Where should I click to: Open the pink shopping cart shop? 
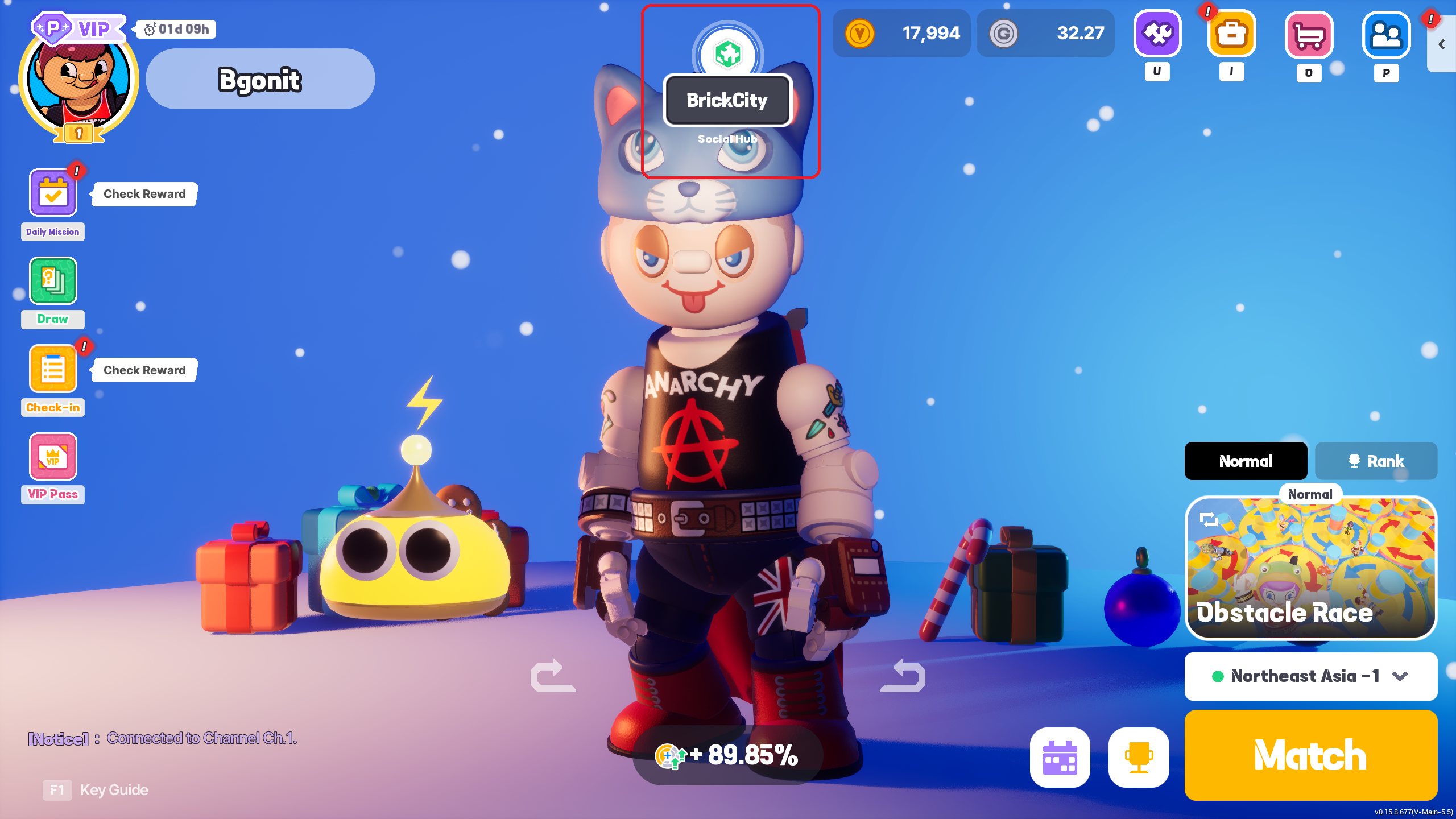tap(1309, 35)
